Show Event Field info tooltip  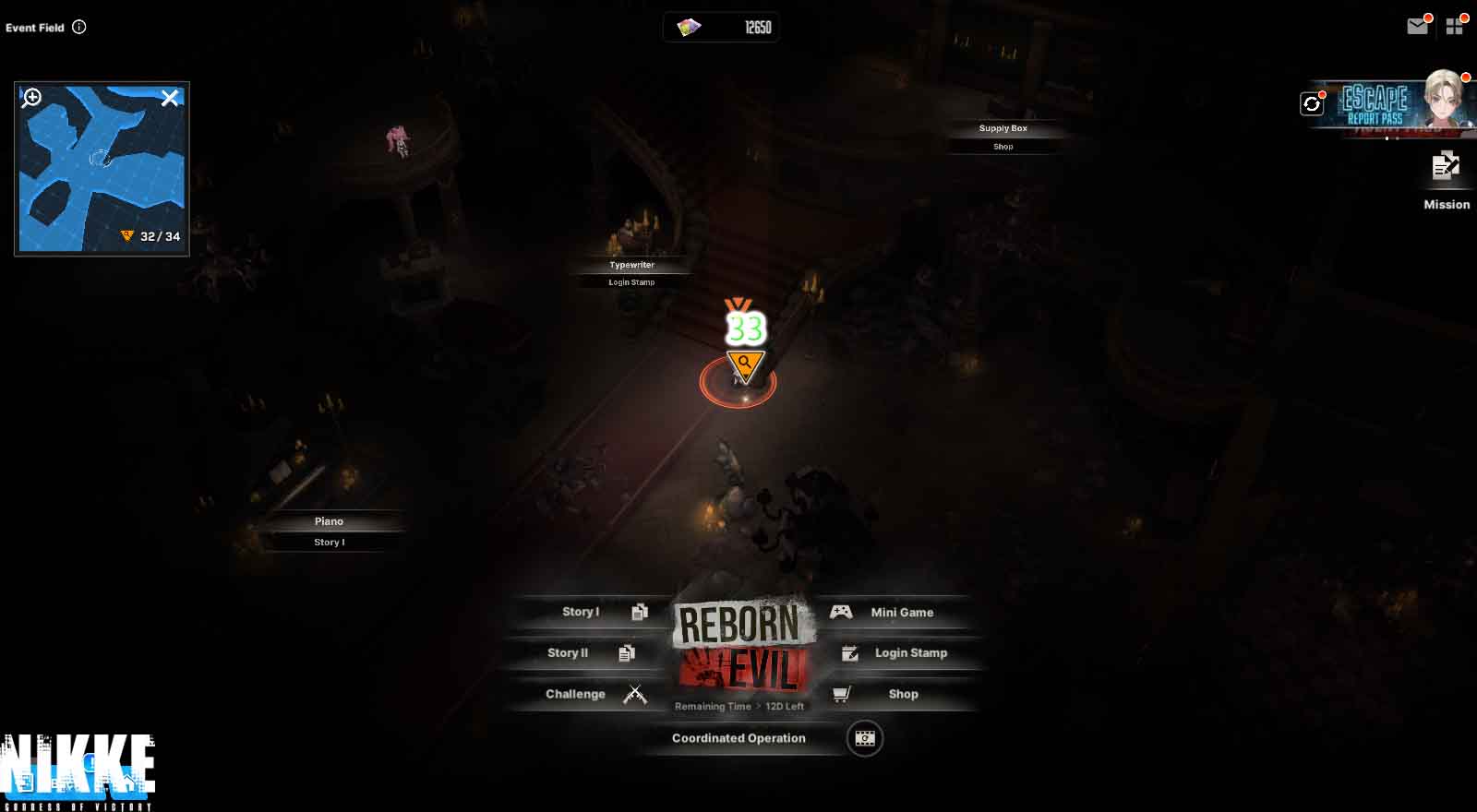[79, 27]
